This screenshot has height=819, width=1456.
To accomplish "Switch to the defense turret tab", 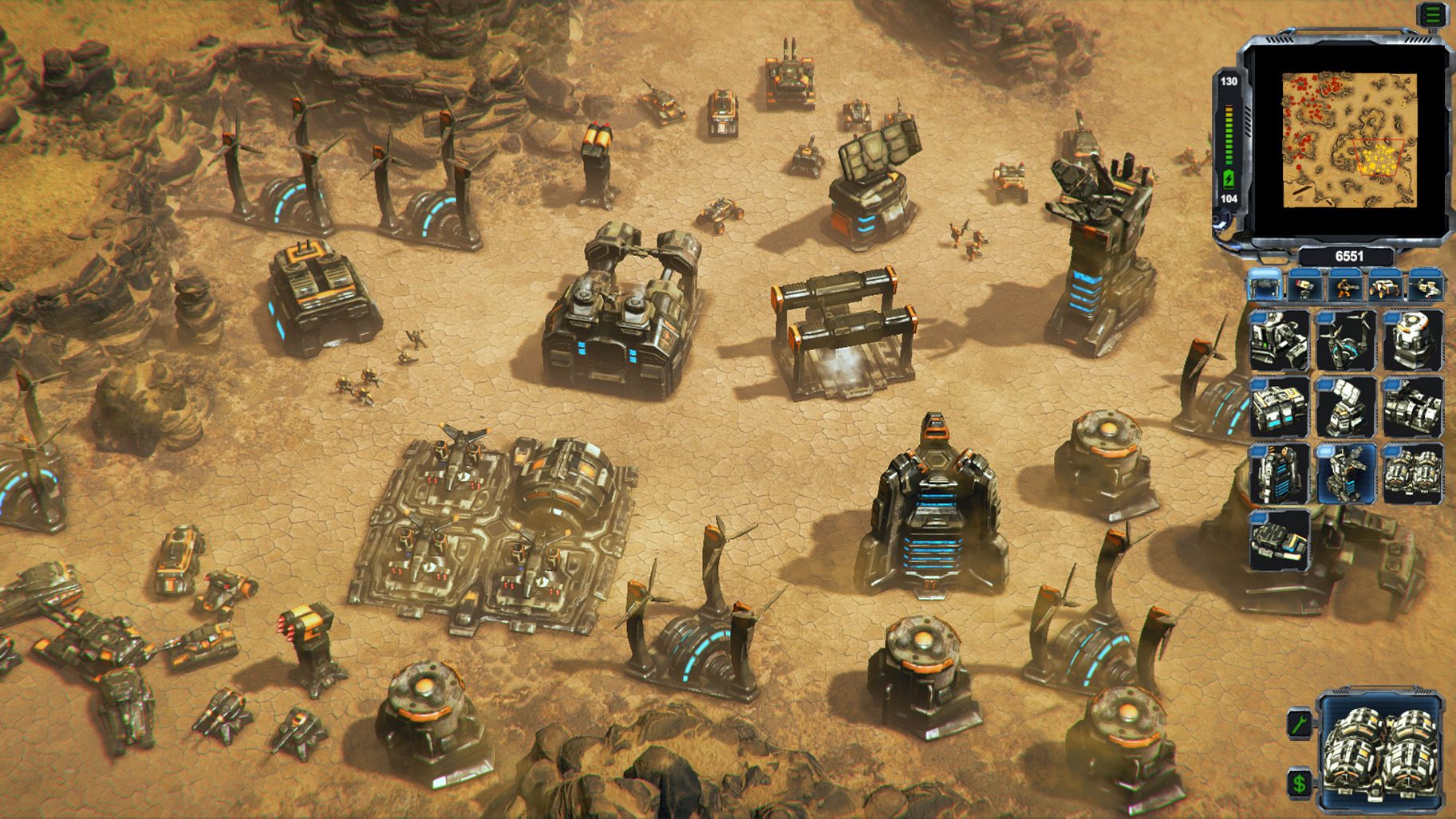I will (x=1305, y=285).
